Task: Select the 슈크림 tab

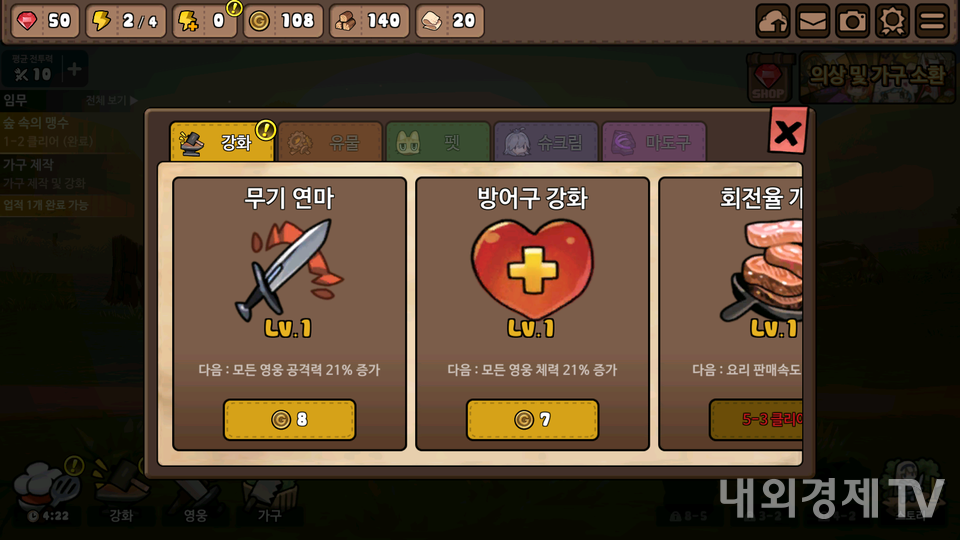Action: tap(546, 142)
